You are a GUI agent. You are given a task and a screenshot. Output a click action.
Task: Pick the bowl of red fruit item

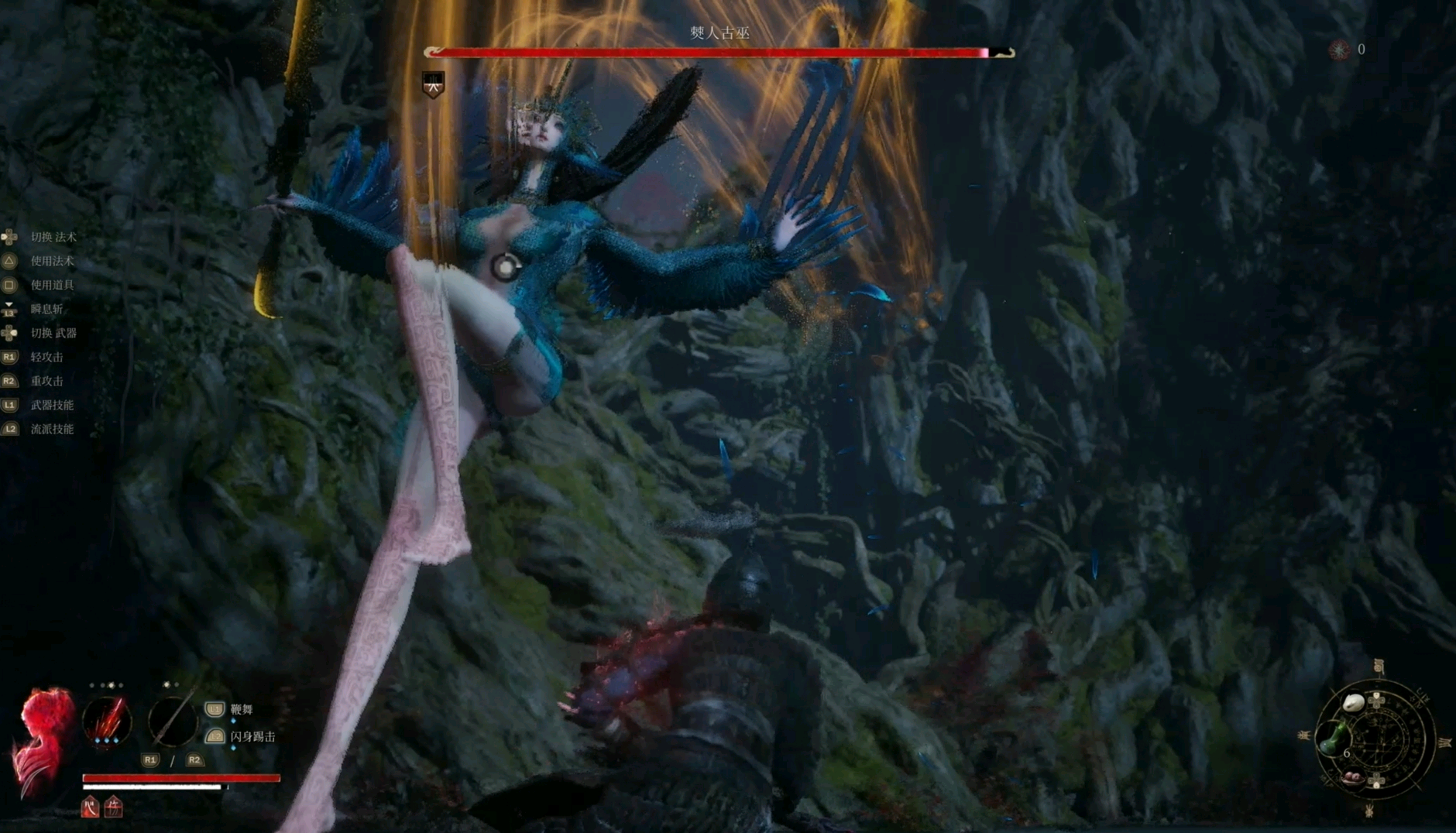click(x=1354, y=777)
